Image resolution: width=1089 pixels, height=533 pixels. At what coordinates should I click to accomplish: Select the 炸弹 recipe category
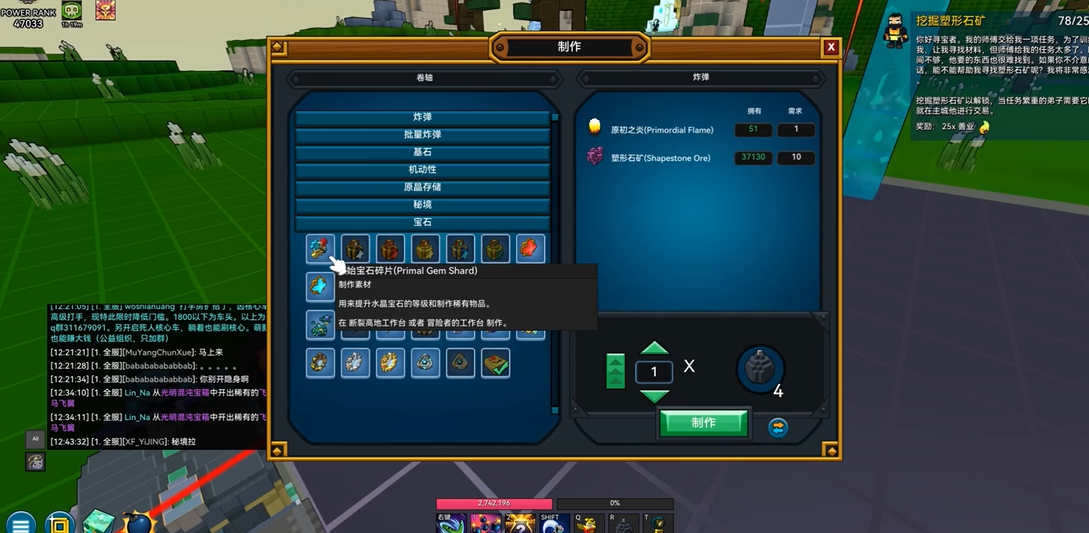[x=422, y=117]
